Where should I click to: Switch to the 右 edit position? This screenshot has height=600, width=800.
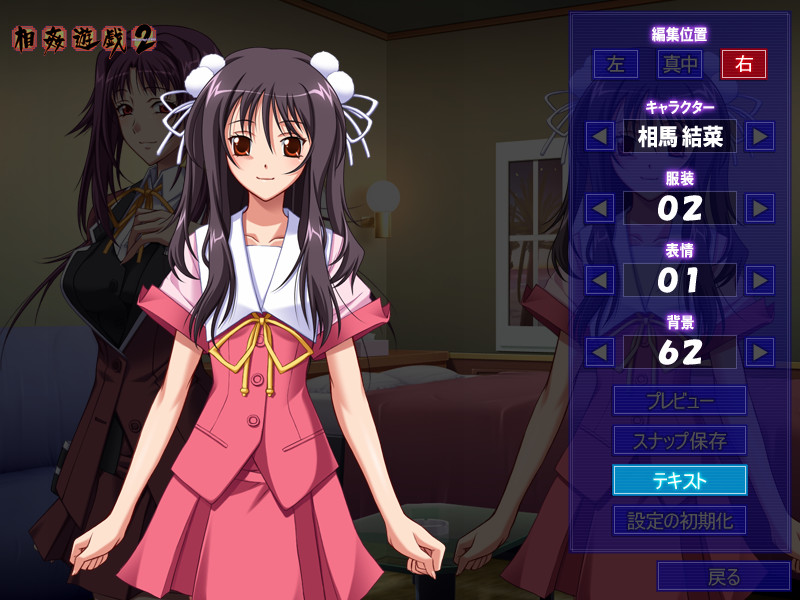pos(743,64)
